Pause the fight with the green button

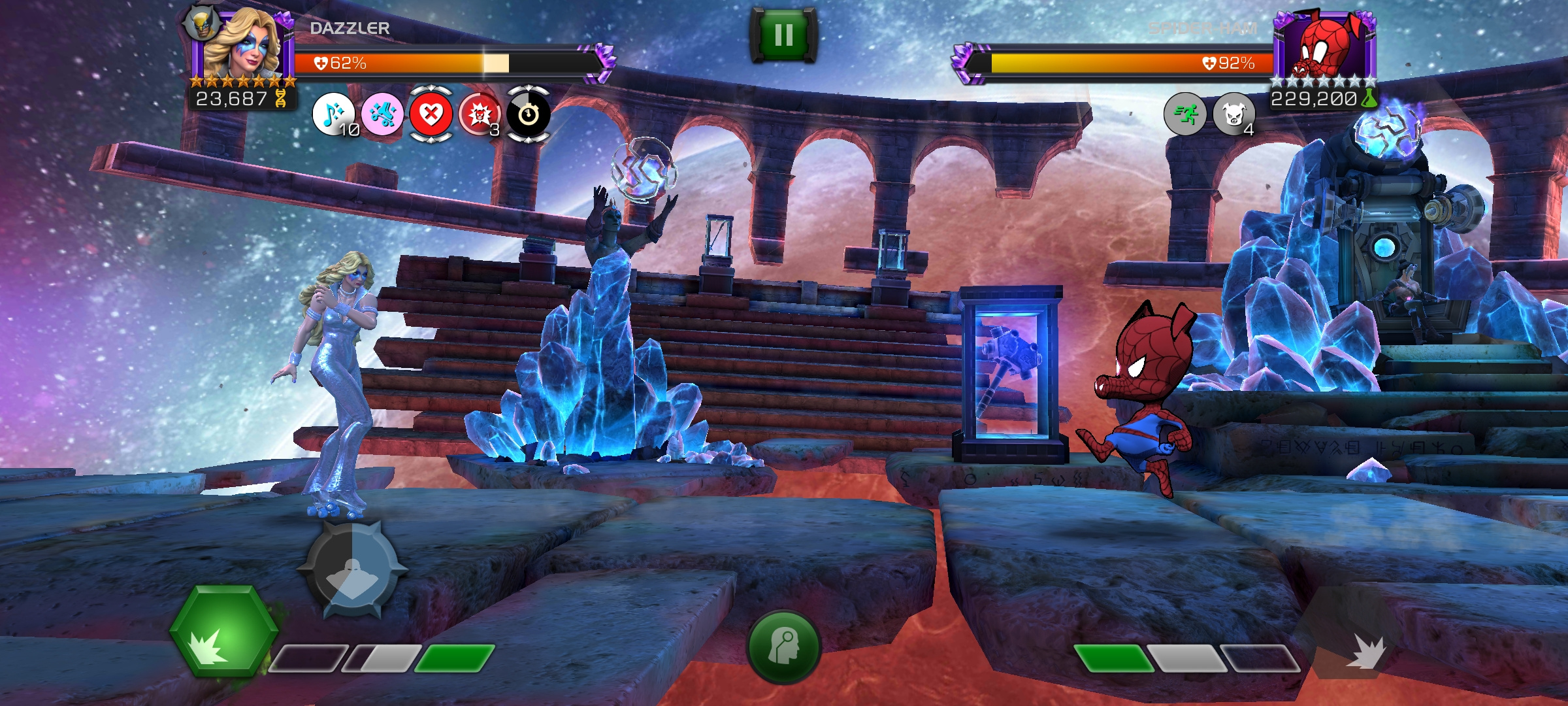783,35
